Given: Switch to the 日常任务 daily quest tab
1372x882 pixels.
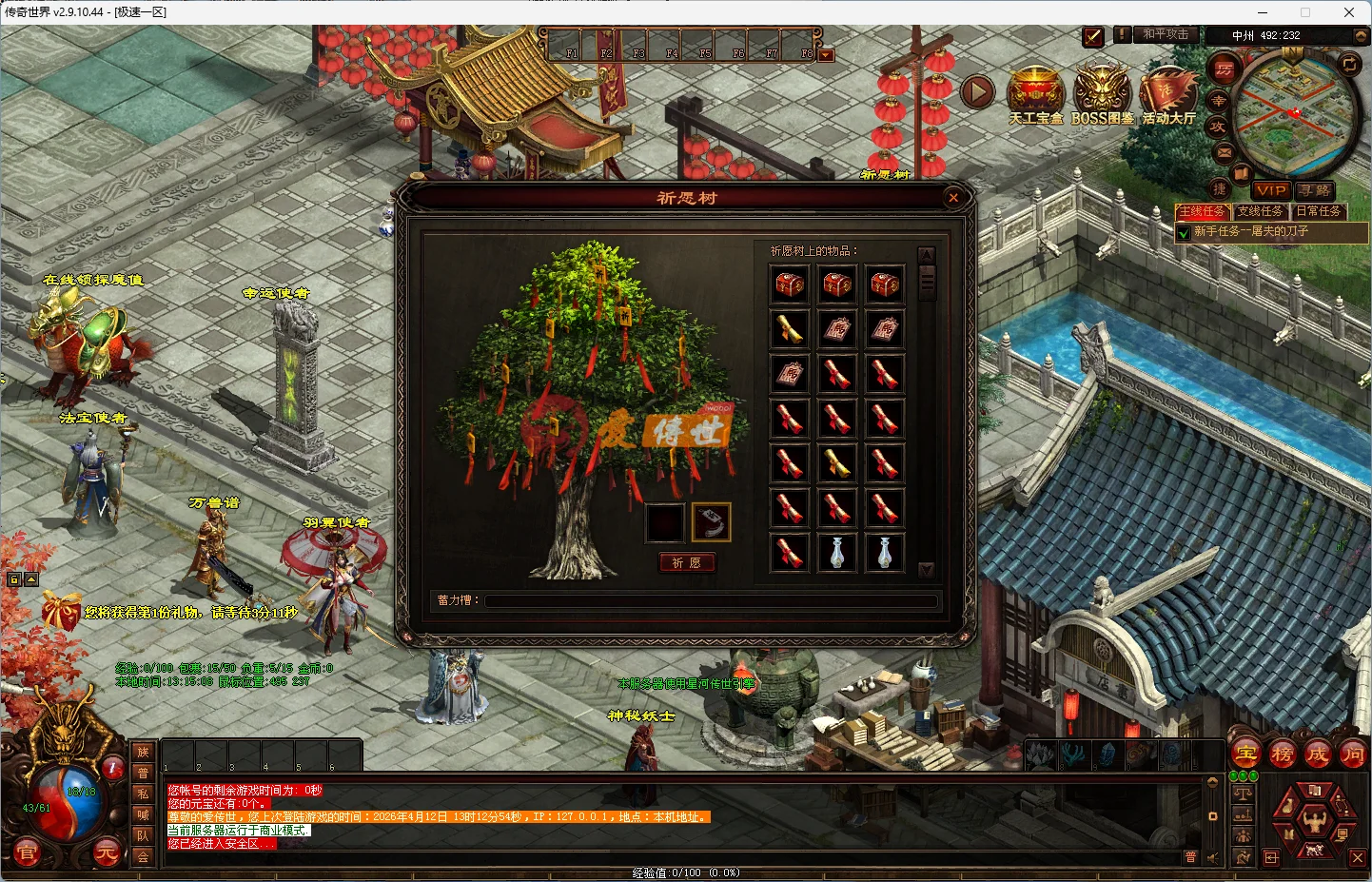Looking at the screenshot, I should (1319, 211).
